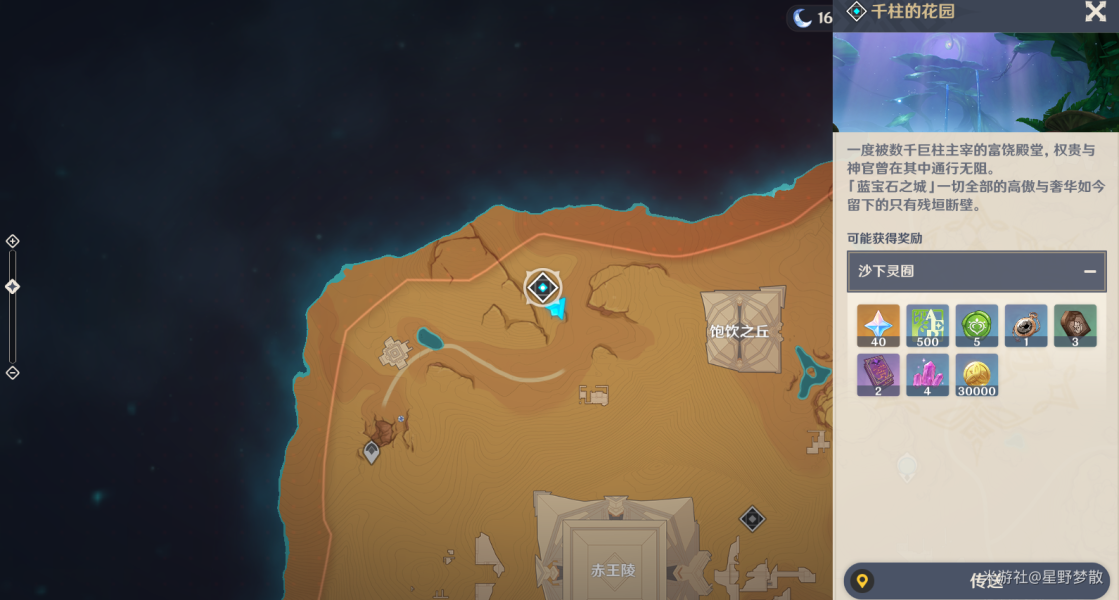Image resolution: width=1119 pixels, height=600 pixels.
Task: Zoom in with the map's plus control
Action: (x=13, y=241)
